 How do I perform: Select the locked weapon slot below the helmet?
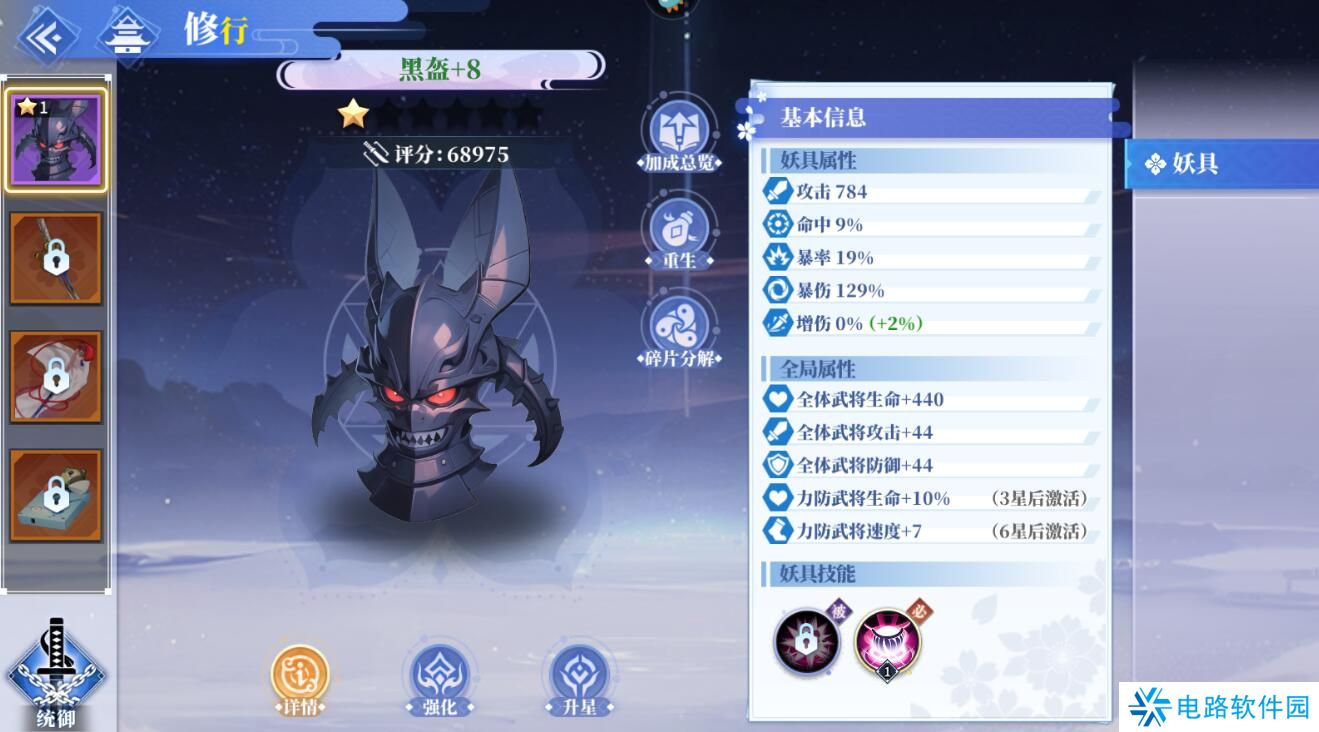coord(55,258)
